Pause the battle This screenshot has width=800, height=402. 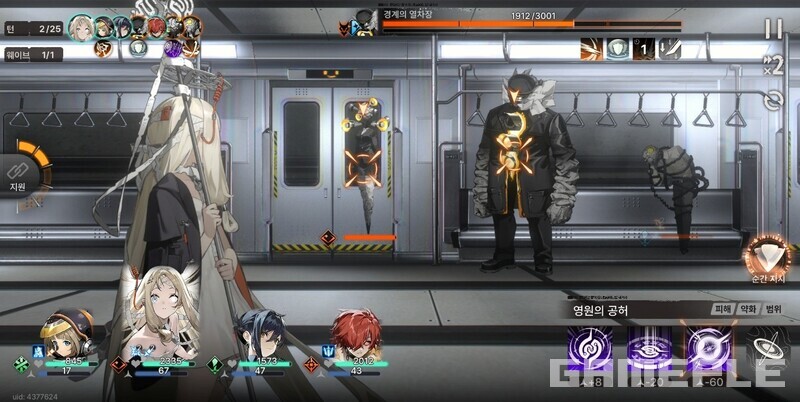pos(773,29)
